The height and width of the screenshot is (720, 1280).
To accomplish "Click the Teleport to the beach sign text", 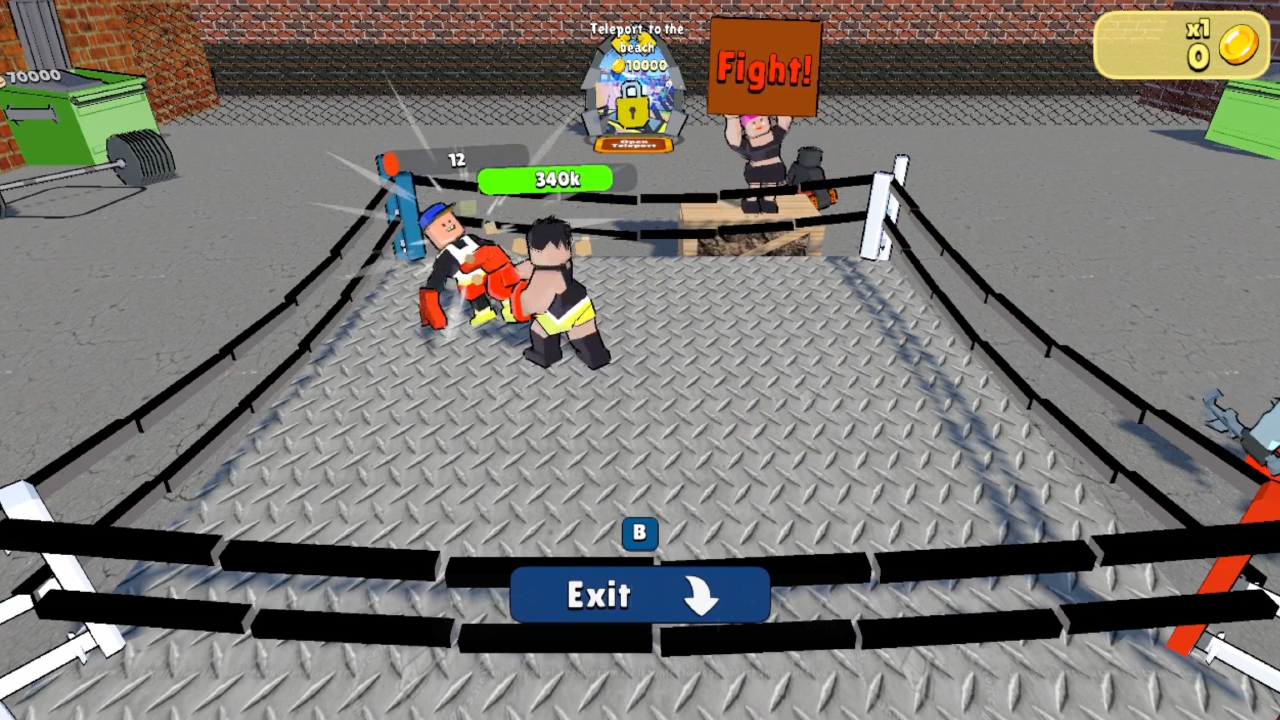I will click(x=637, y=37).
